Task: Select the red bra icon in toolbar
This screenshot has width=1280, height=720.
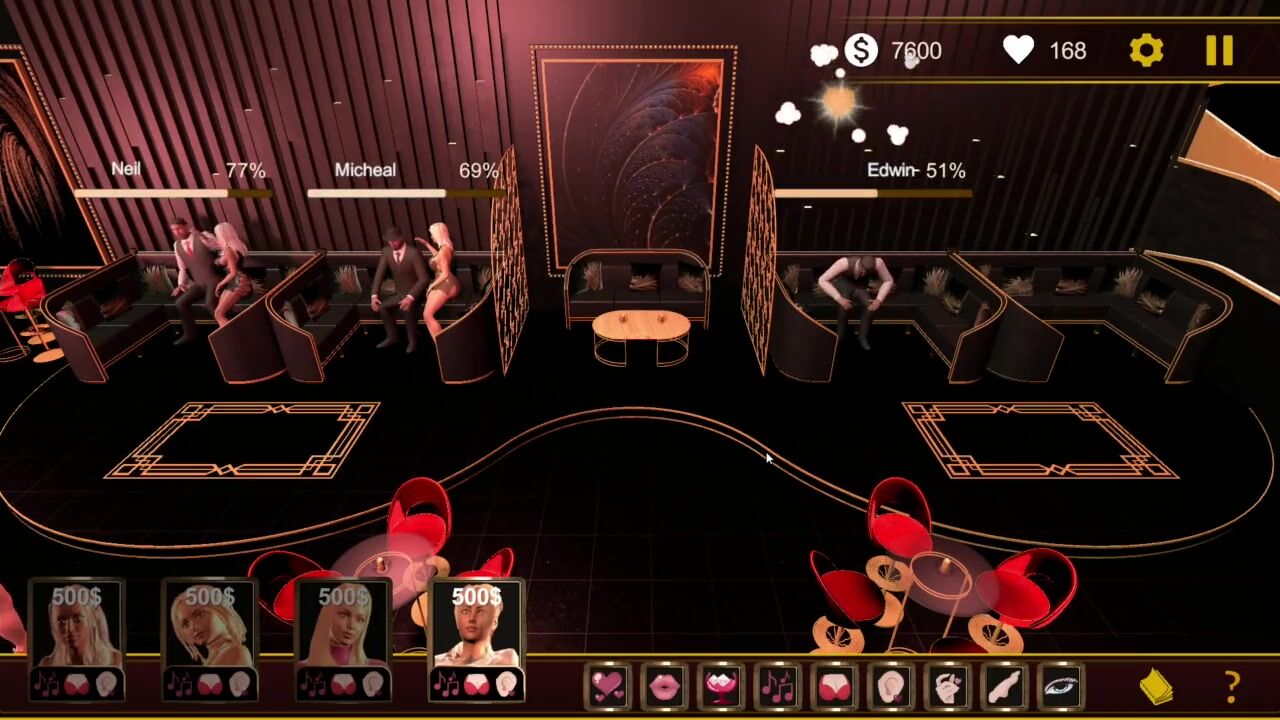Action: click(834, 686)
